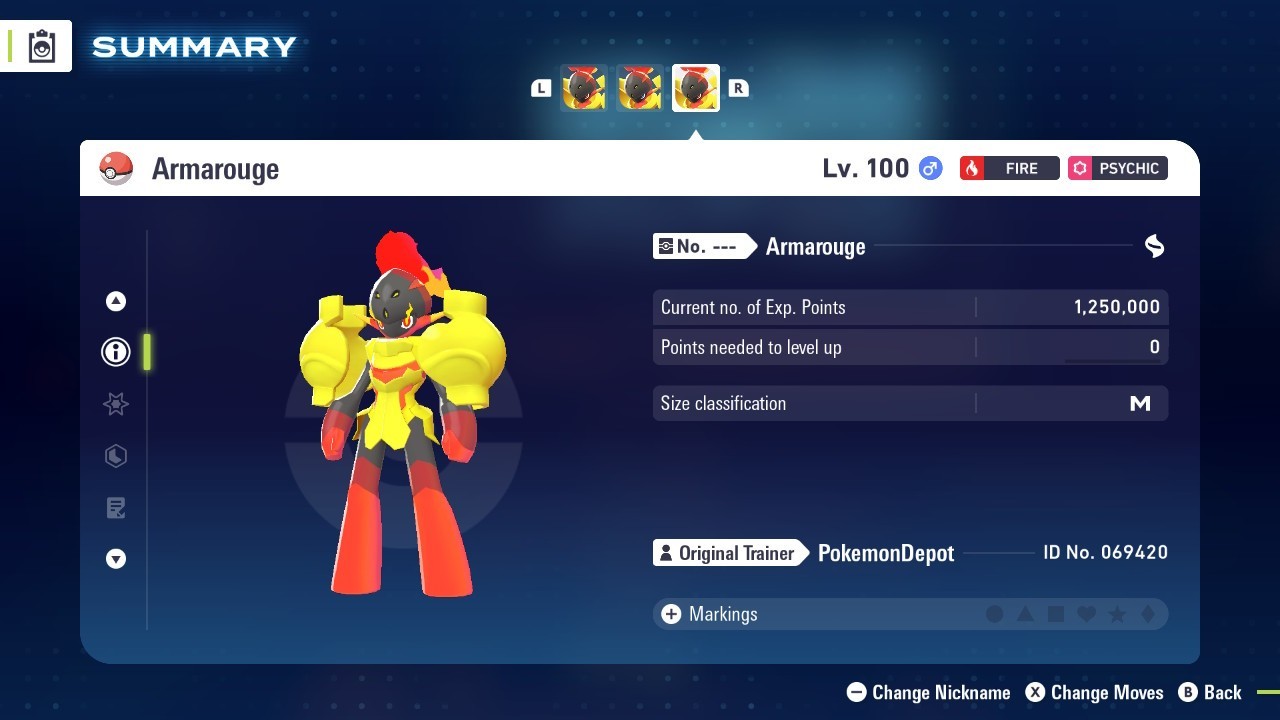This screenshot has width=1280, height=720.
Task: Click the up arrow above the tabs
Action: pos(116,301)
